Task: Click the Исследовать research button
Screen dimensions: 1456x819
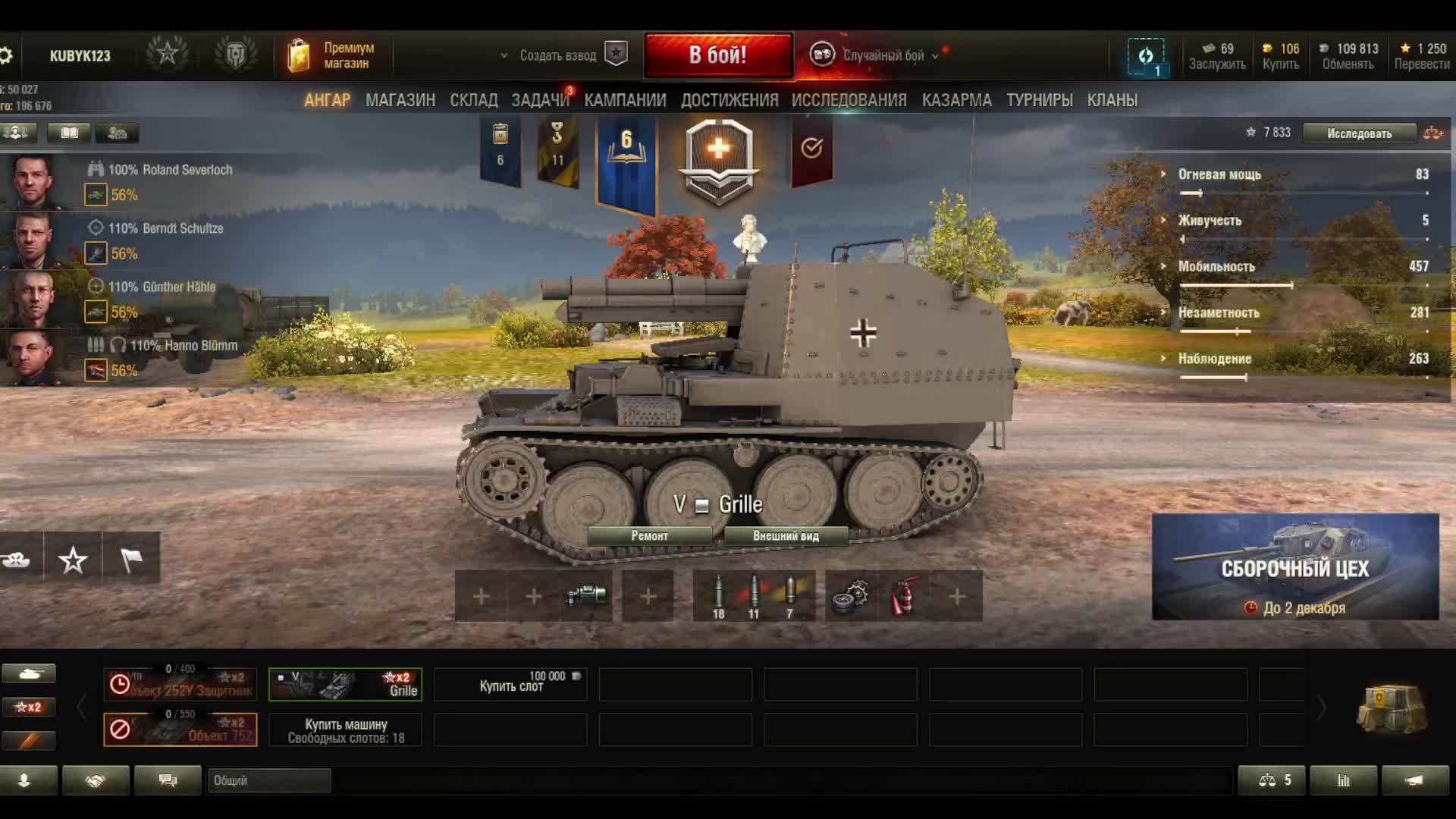Action: click(1359, 133)
